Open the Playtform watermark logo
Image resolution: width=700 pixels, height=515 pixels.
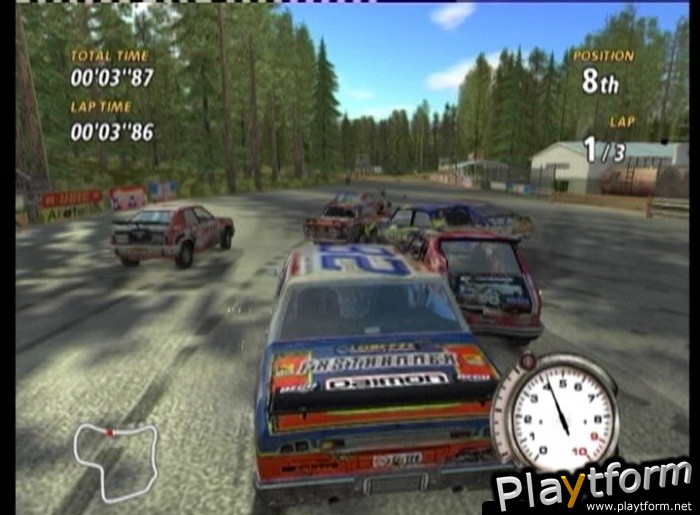click(592, 487)
